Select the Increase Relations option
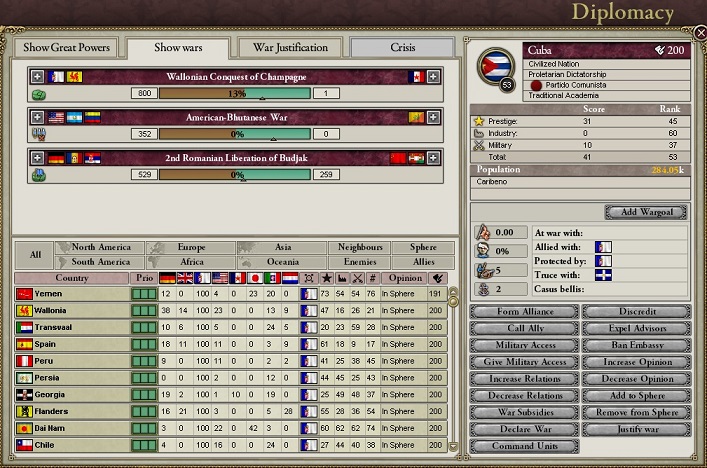This screenshot has height=468, width=707. tap(523, 379)
